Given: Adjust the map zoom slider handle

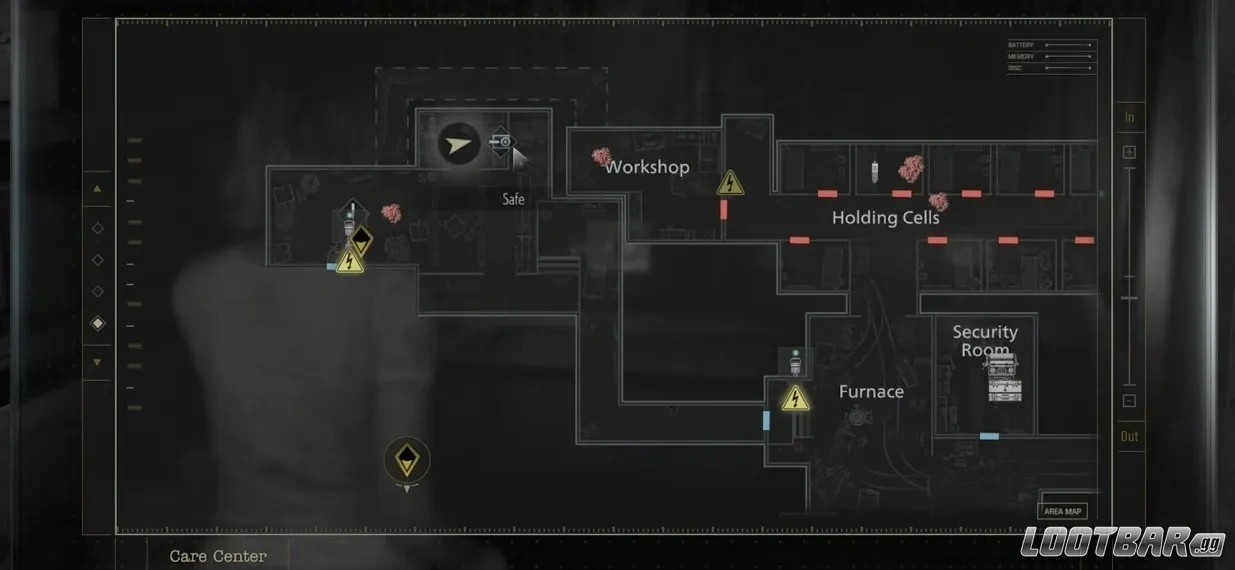Looking at the screenshot, I should pos(1129,298).
